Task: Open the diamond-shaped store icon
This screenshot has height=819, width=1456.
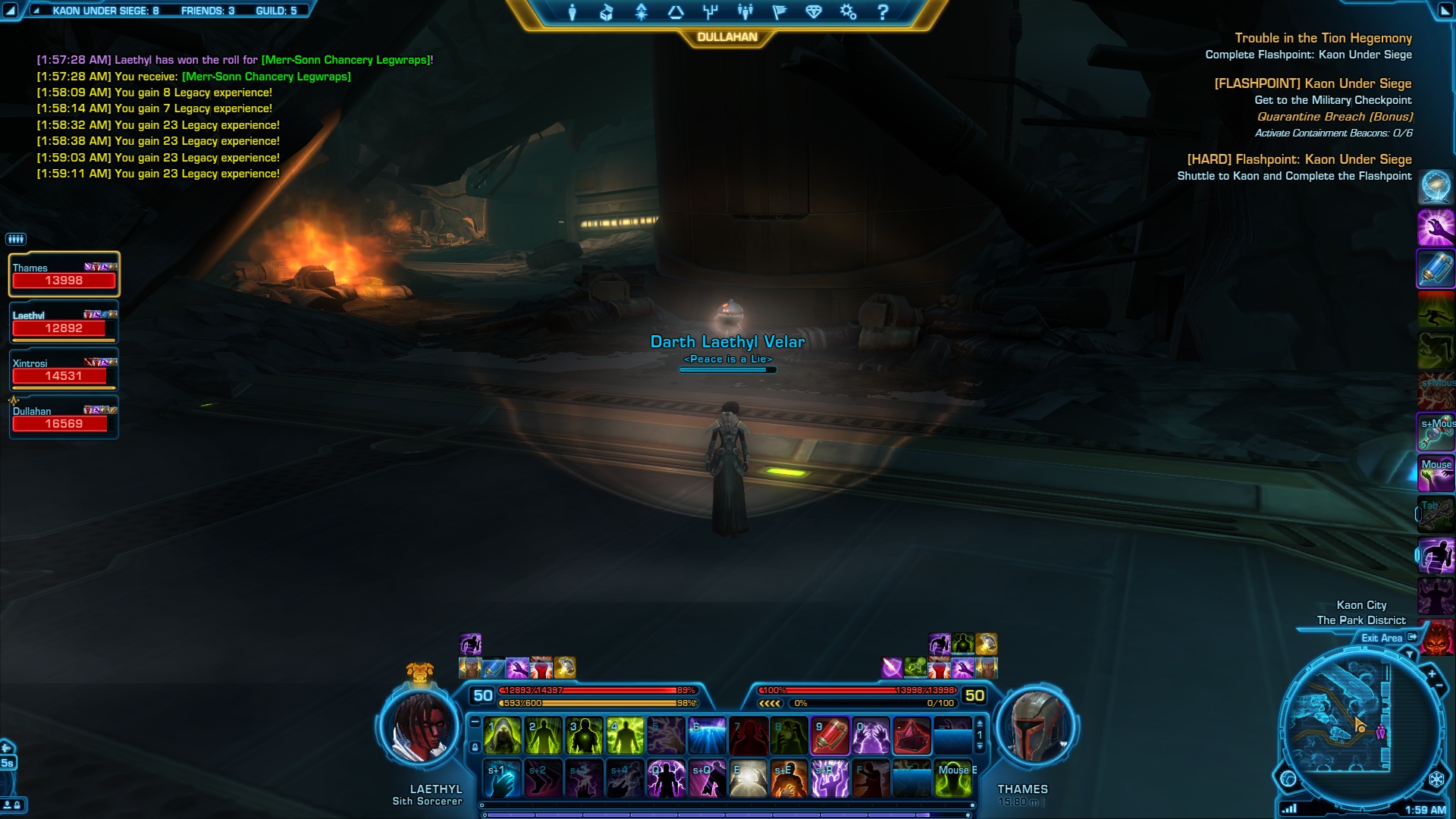Action: click(814, 12)
